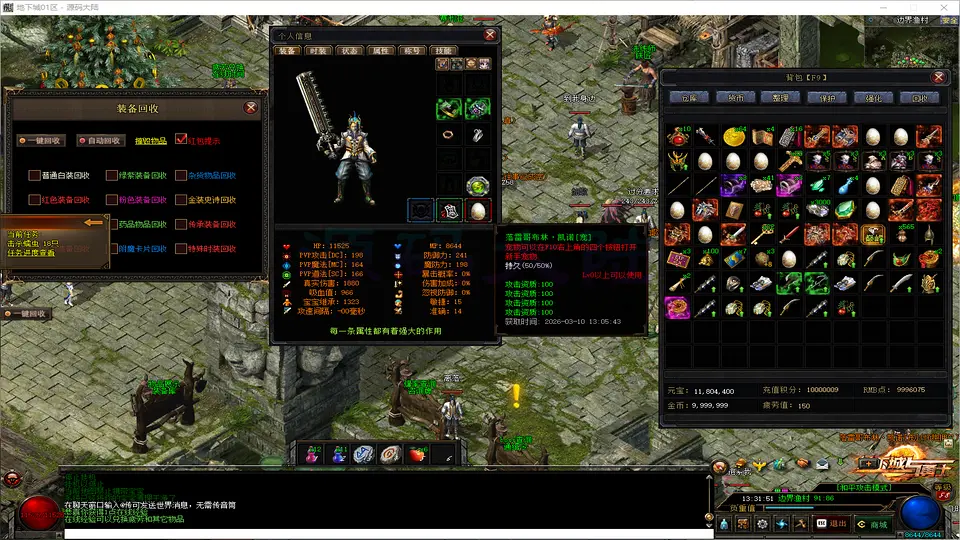
Task: Enable 自动回收 auto recycle
Action: (x=100, y=141)
